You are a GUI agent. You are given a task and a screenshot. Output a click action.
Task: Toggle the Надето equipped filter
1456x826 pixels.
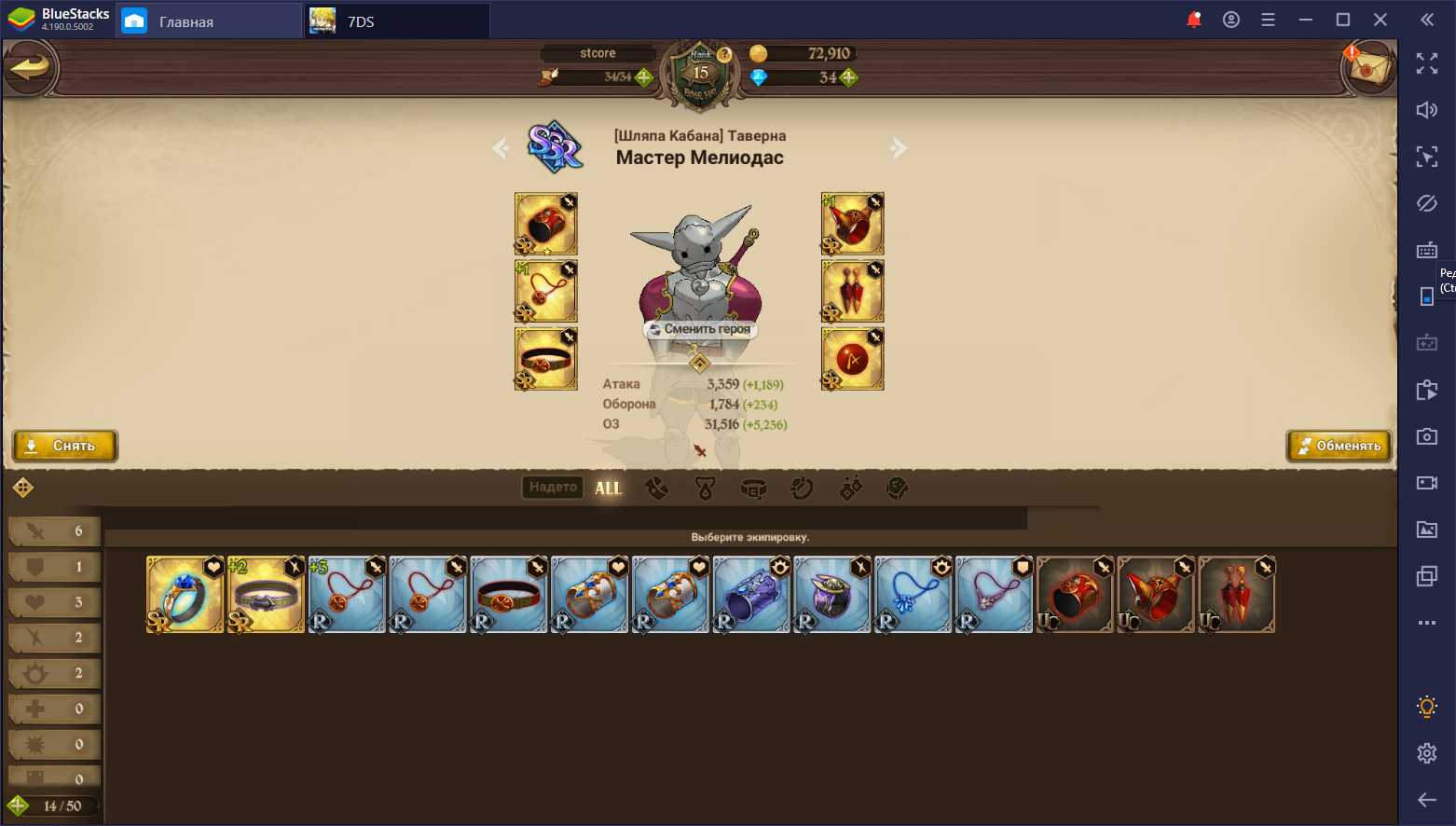(553, 487)
